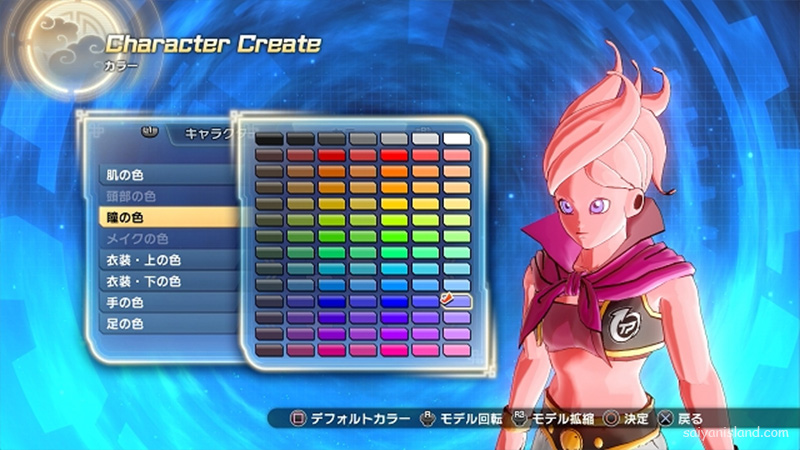The height and width of the screenshot is (450, 800).
Task: Select the 足の色 foot color entry
Action: click(150, 324)
